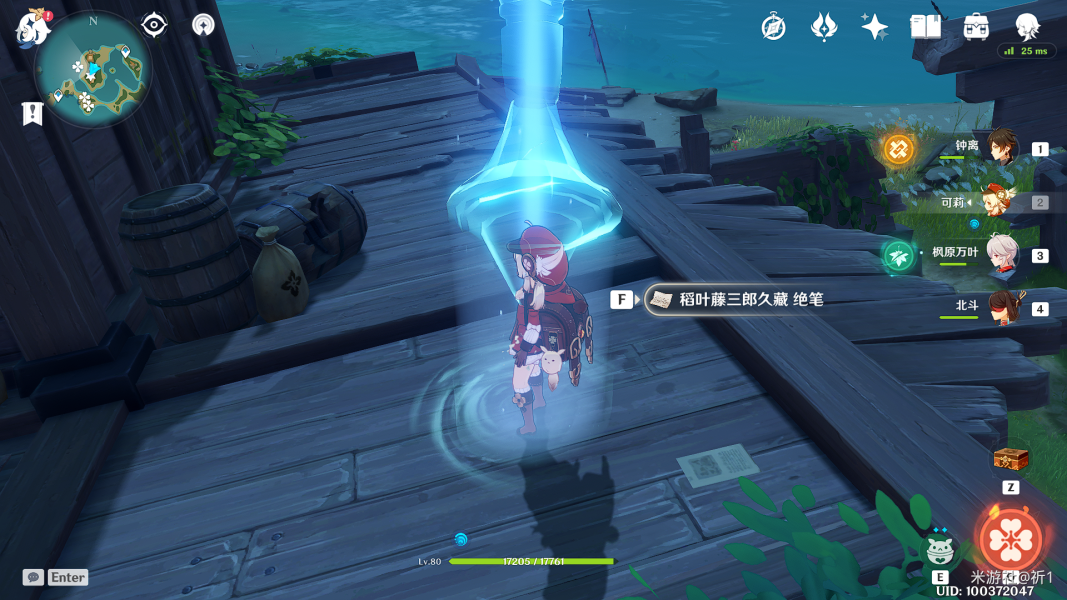Switch to party member 钟离
The width and height of the screenshot is (1067, 600).
click(1001, 148)
